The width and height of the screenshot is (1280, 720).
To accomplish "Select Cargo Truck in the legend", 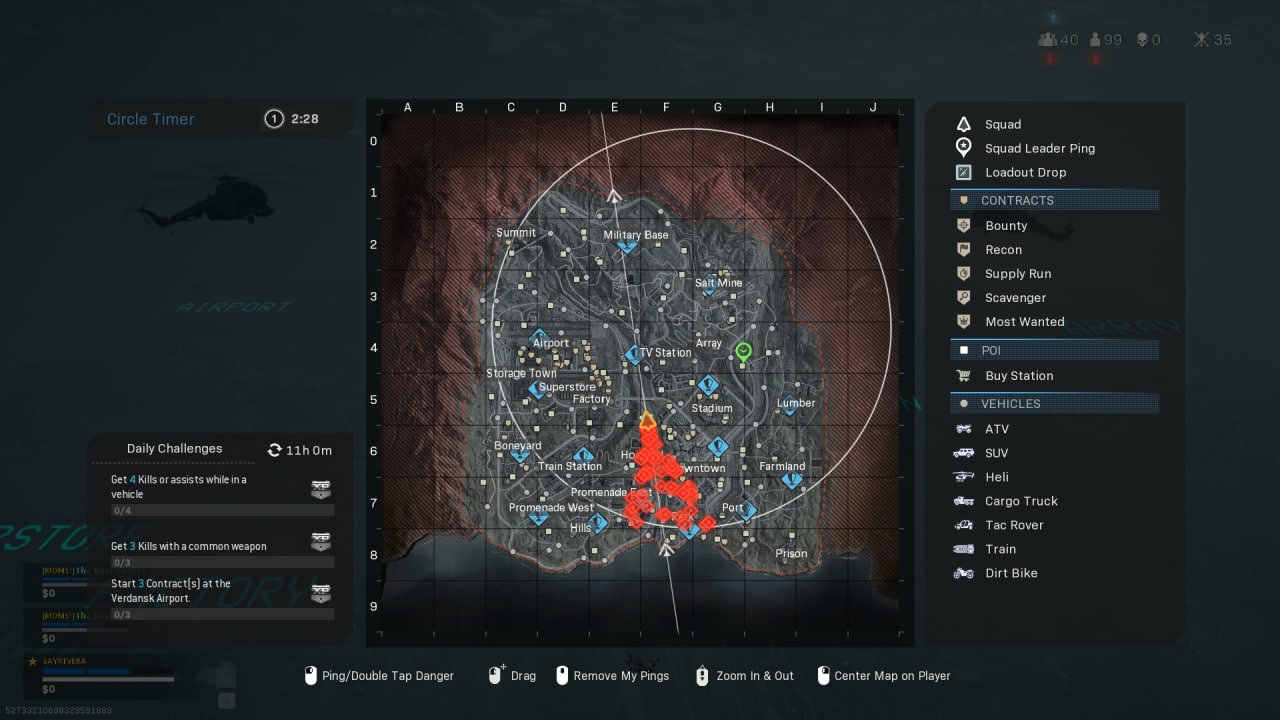I will (1020, 501).
